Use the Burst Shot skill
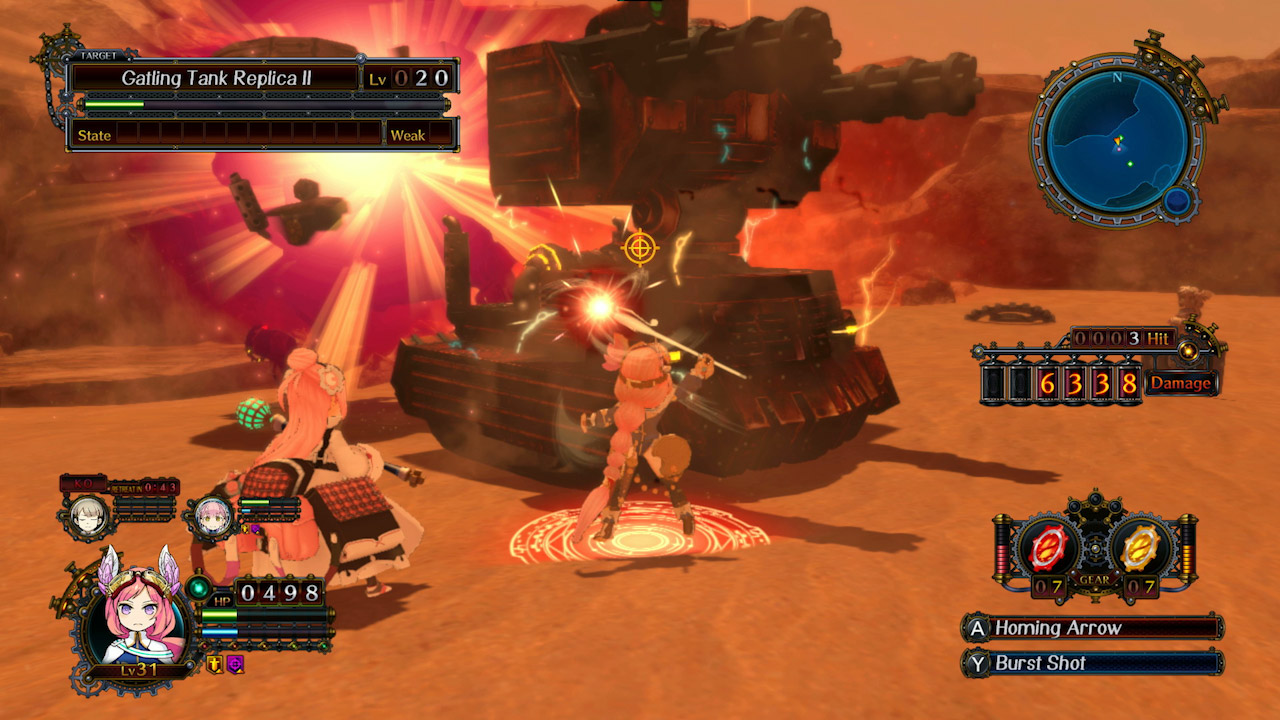Image resolution: width=1280 pixels, height=720 pixels. [1090, 662]
